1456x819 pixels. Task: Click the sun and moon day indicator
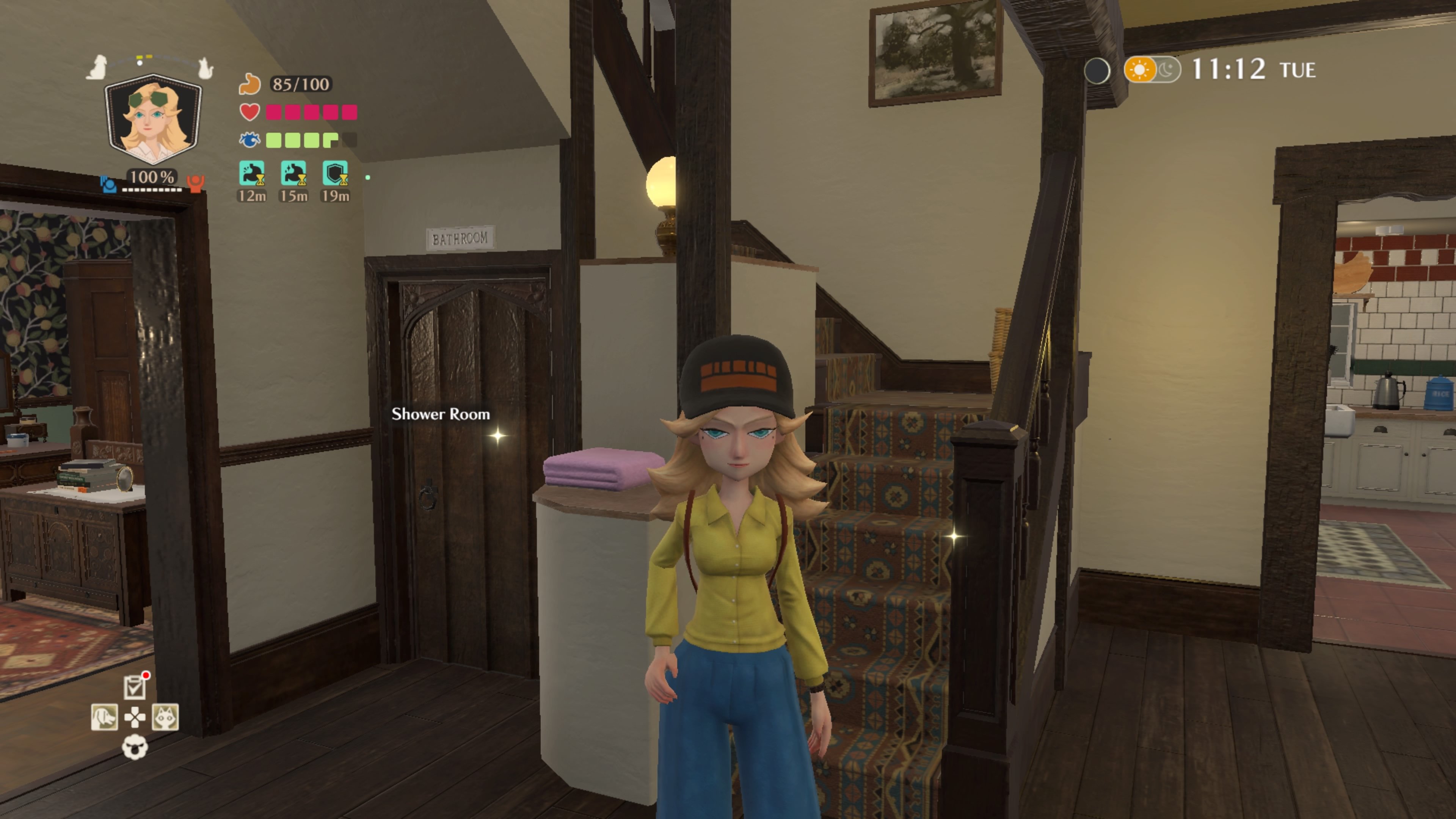pyautogui.click(x=1152, y=70)
